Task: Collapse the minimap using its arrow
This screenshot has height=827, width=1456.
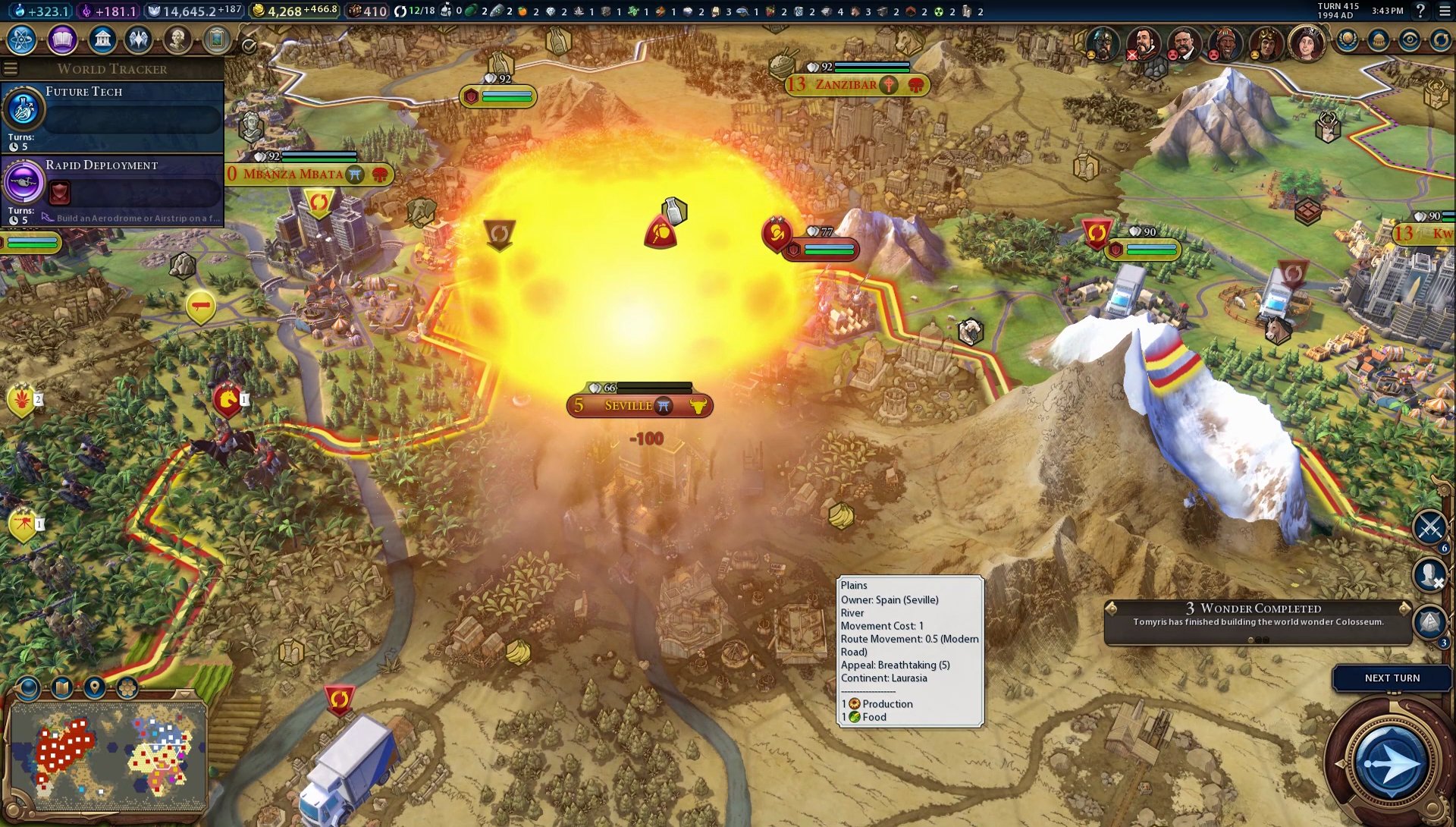Action: [x=184, y=693]
